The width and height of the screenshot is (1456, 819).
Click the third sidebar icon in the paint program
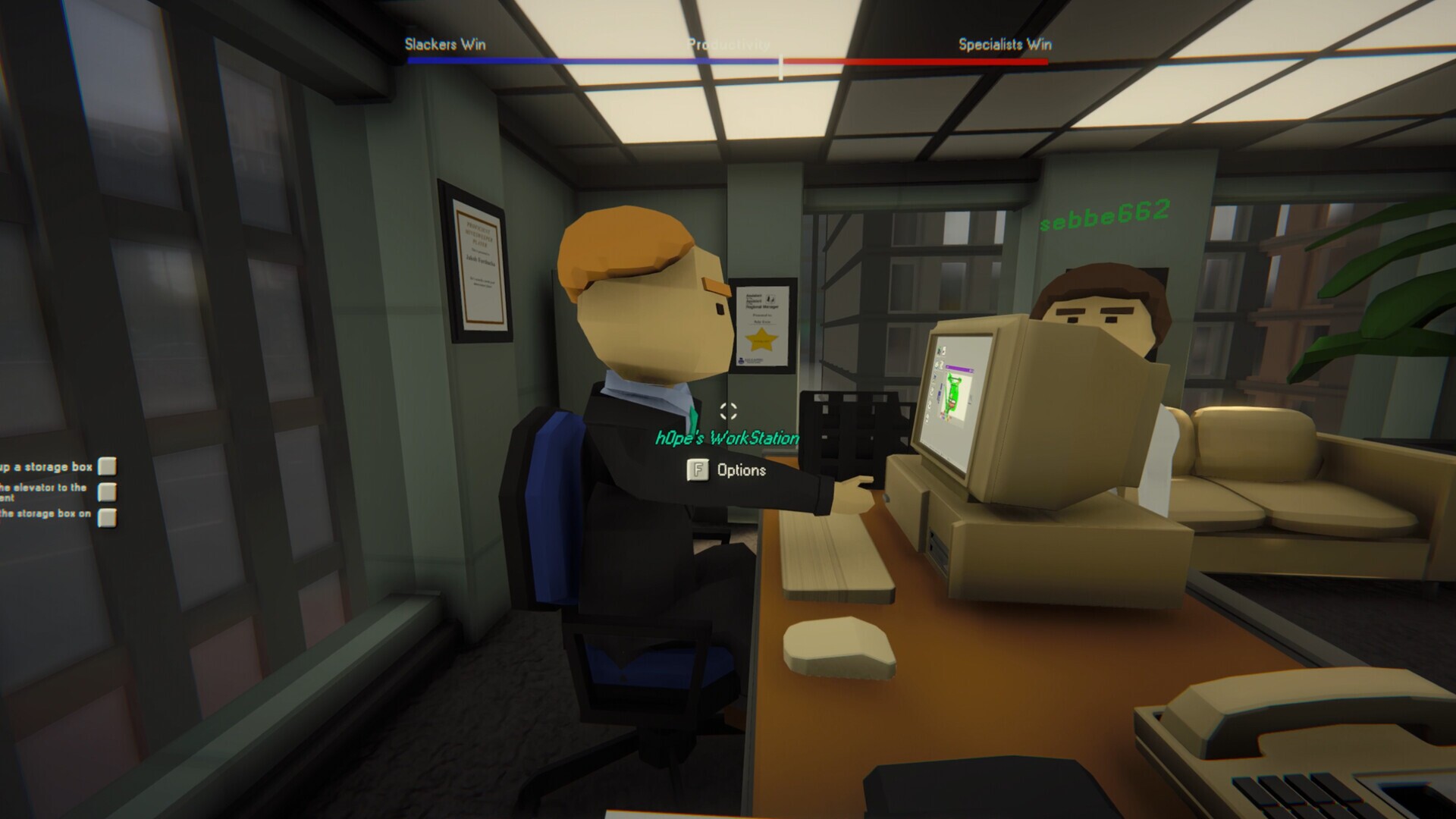930,404
